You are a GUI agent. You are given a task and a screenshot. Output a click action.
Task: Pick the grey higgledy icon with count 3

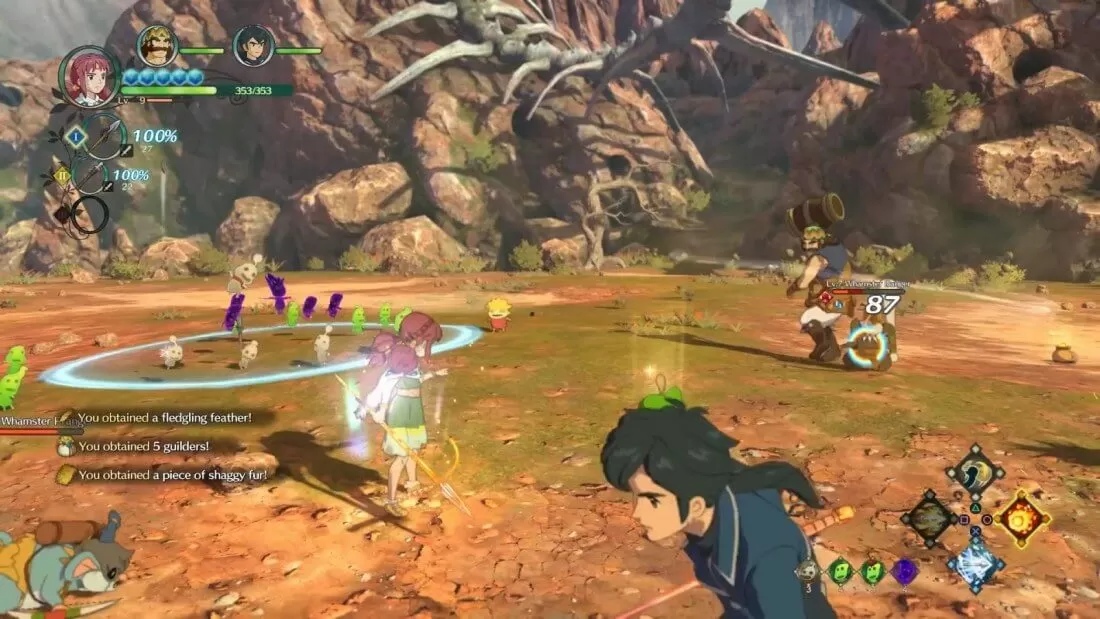[x=809, y=571]
